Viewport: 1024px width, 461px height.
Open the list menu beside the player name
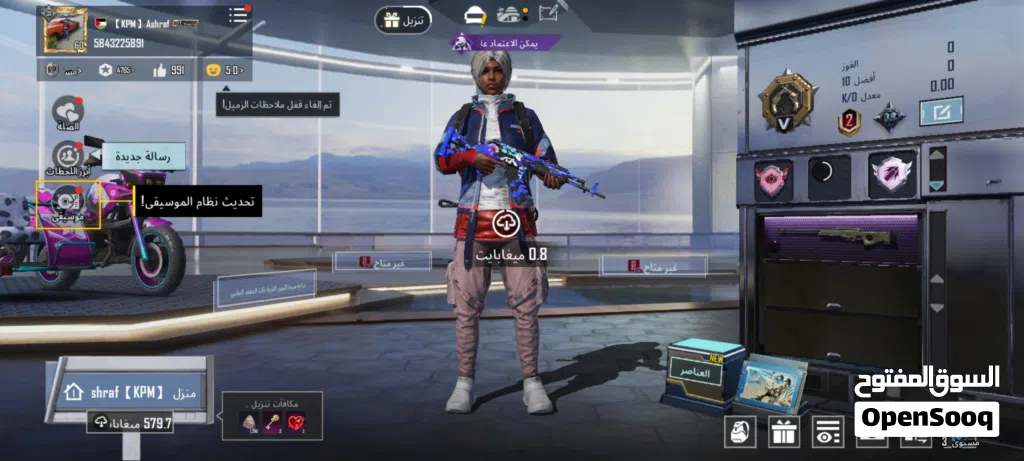[x=238, y=15]
